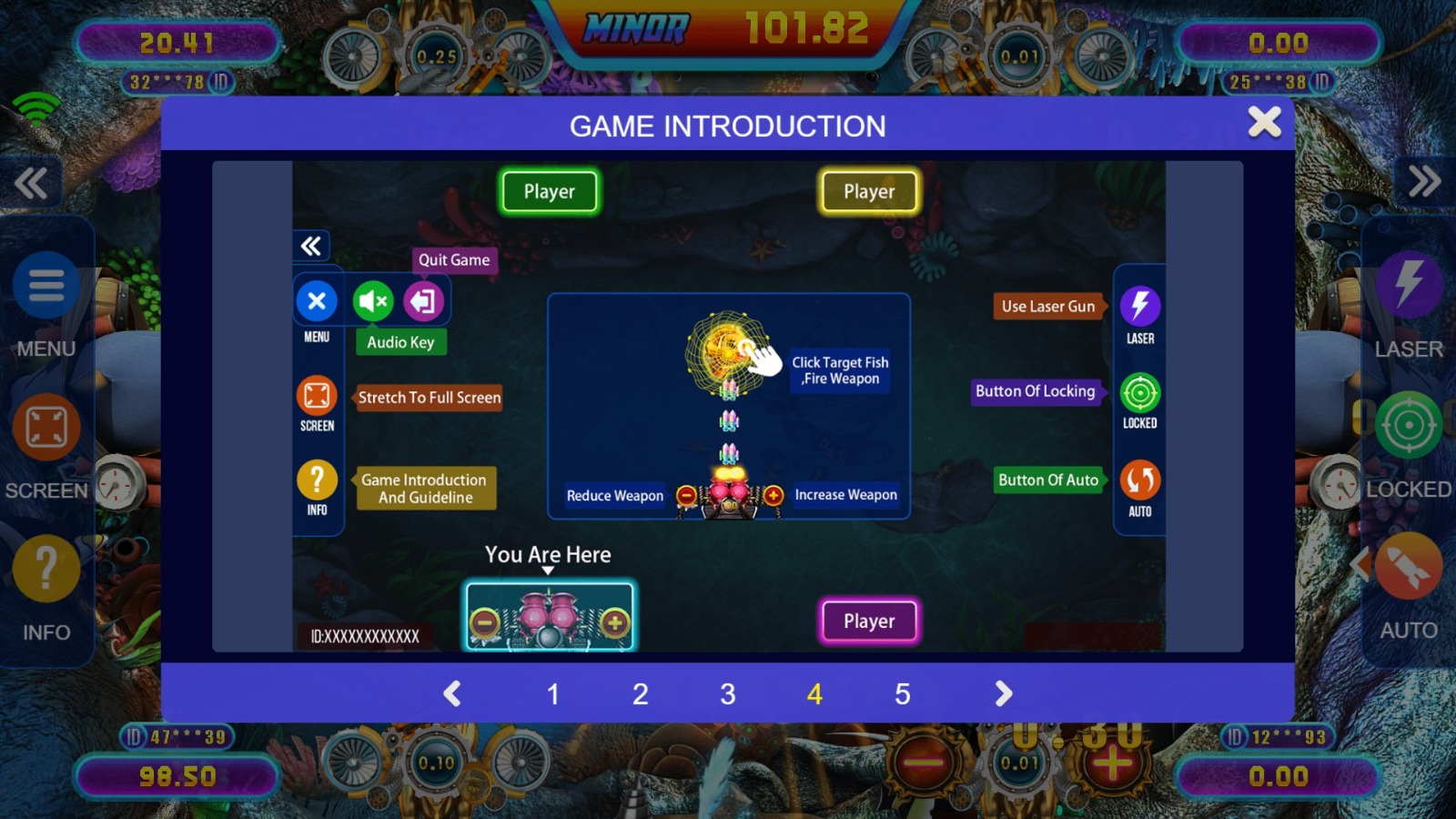Go to introduction page 1
The width and height of the screenshot is (1456, 819).
click(552, 694)
